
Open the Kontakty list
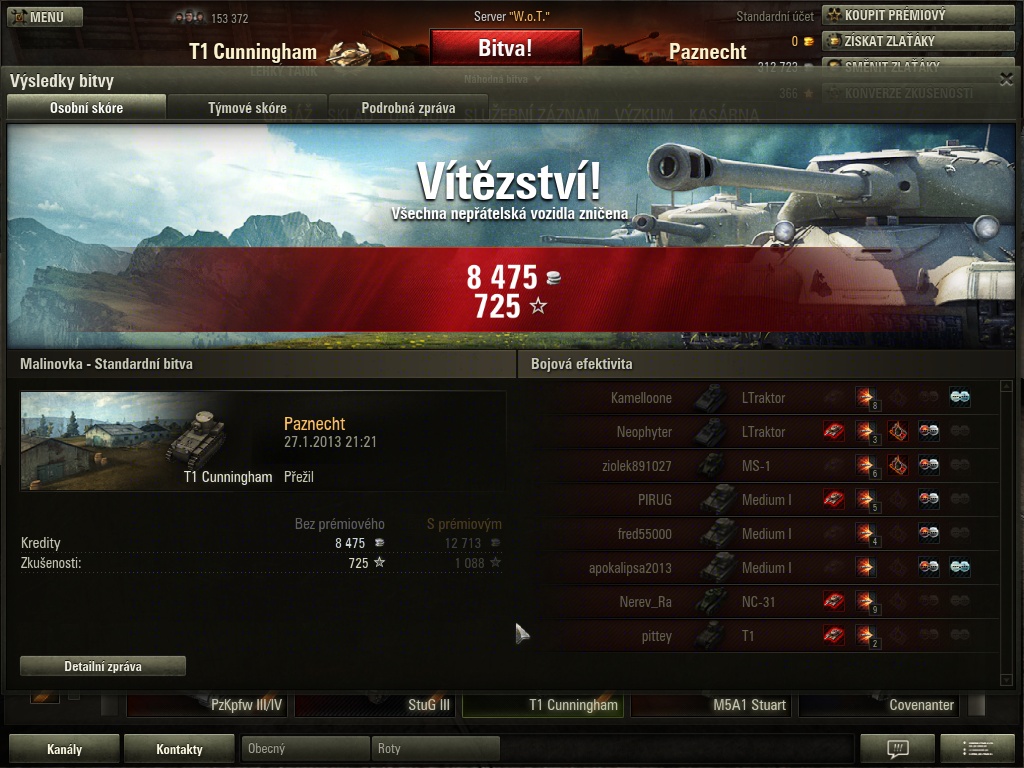(x=179, y=749)
